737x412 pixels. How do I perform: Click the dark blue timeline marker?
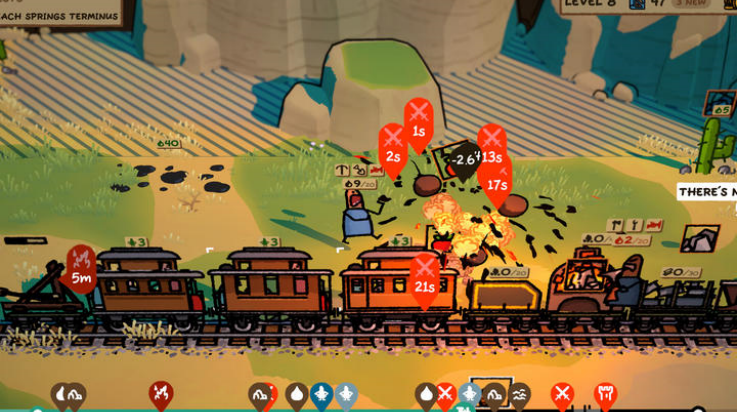point(321,395)
